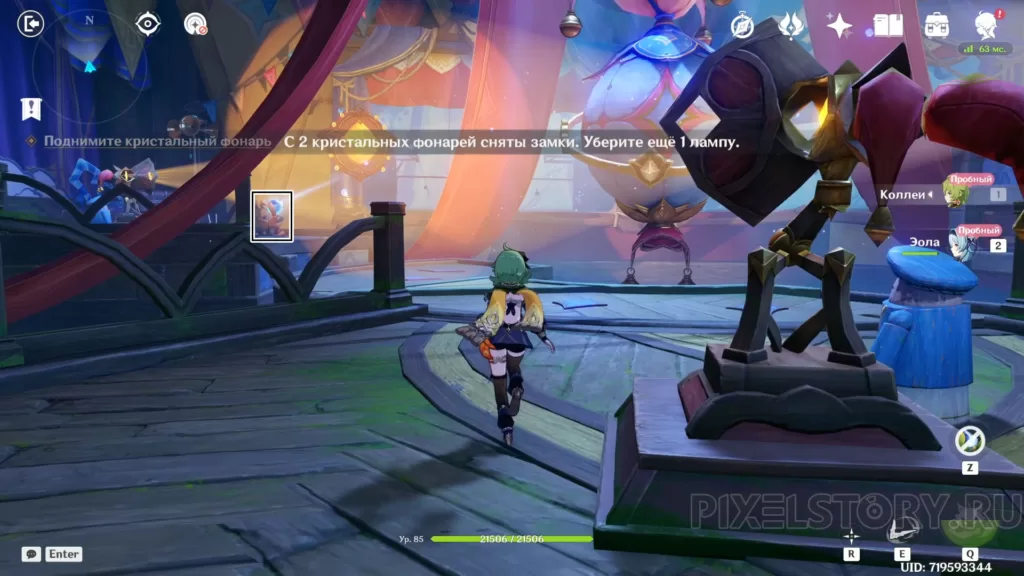This screenshot has width=1024, height=576.
Task: Open the chat speech bubble
Action: (31, 553)
